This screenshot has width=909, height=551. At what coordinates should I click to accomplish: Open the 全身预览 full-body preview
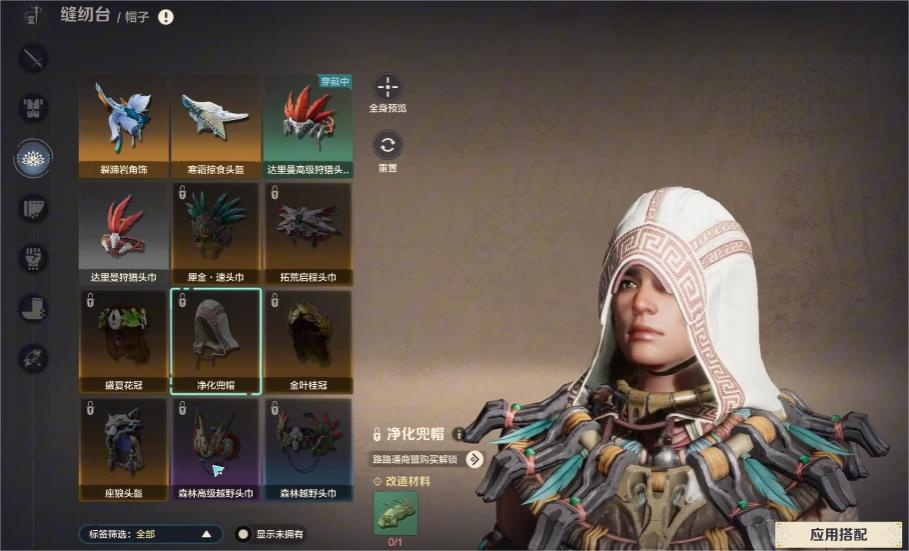388,87
